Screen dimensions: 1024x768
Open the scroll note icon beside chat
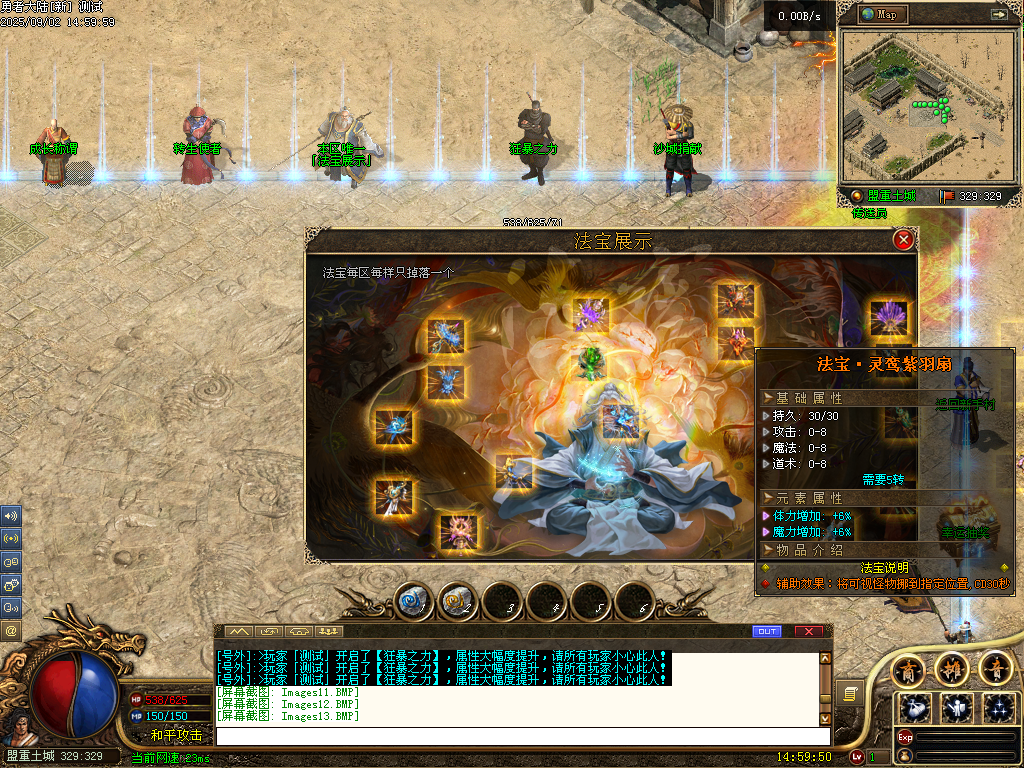click(851, 692)
